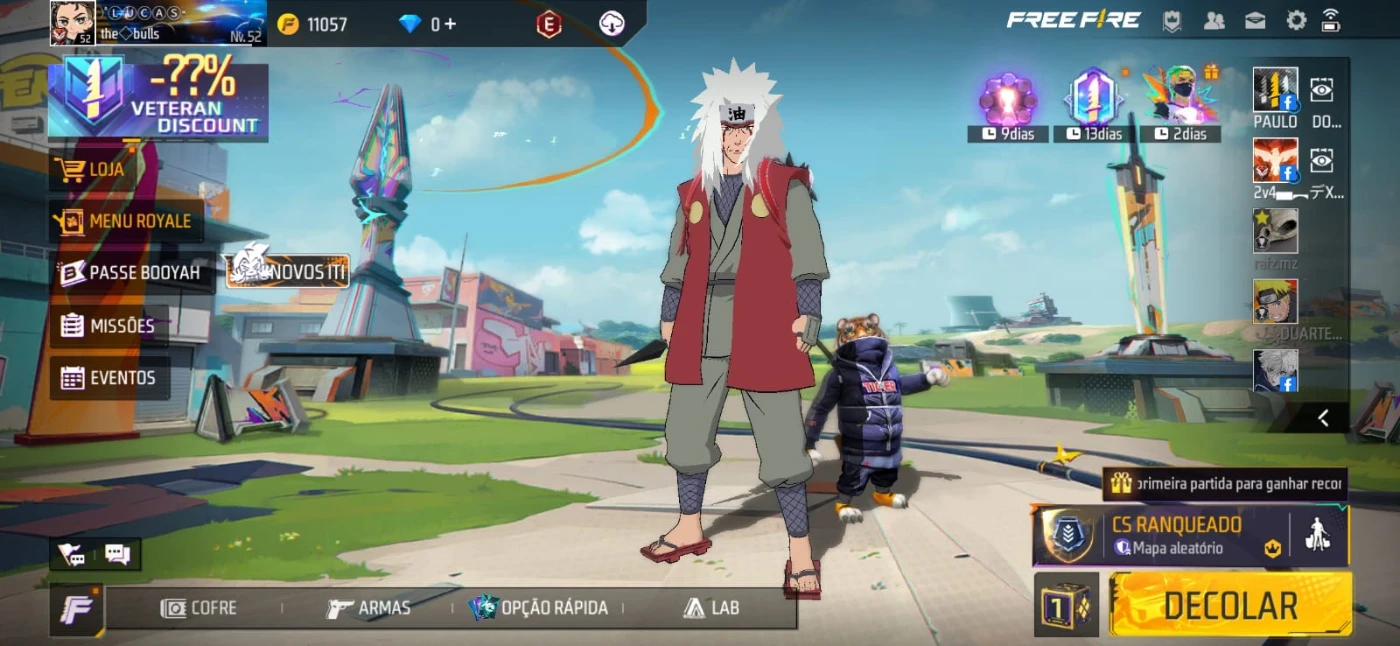The height and width of the screenshot is (646, 1400).
Task: Open the mail envelope icon
Action: (1255, 21)
